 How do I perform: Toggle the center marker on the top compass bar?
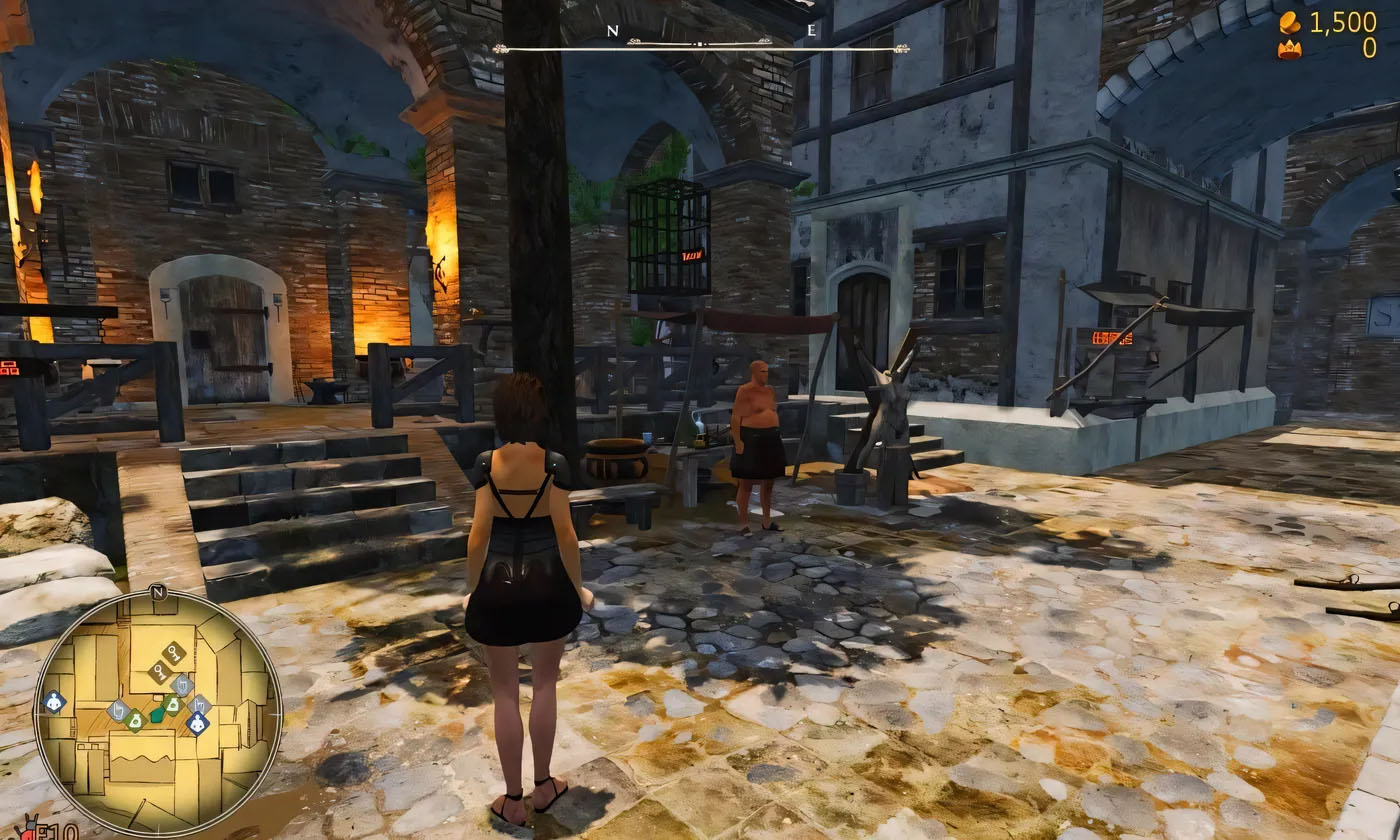(x=700, y=44)
